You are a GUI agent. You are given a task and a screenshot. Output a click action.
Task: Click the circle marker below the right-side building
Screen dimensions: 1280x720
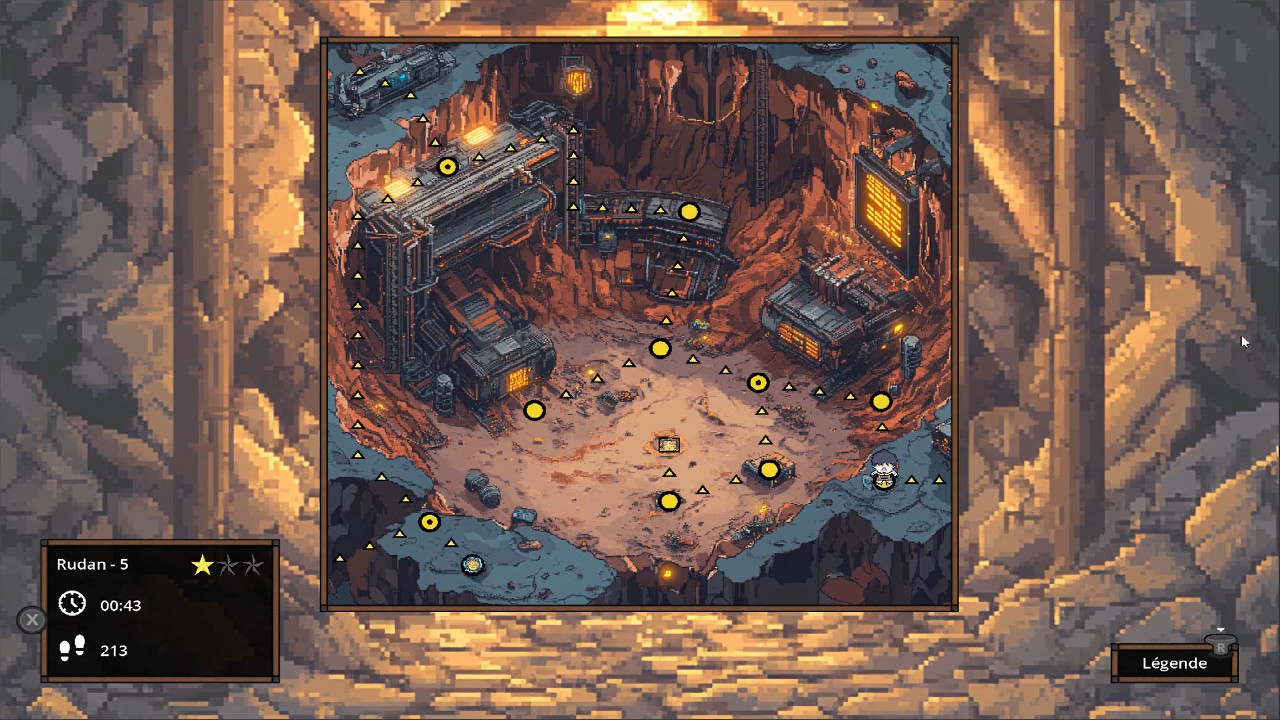(881, 401)
